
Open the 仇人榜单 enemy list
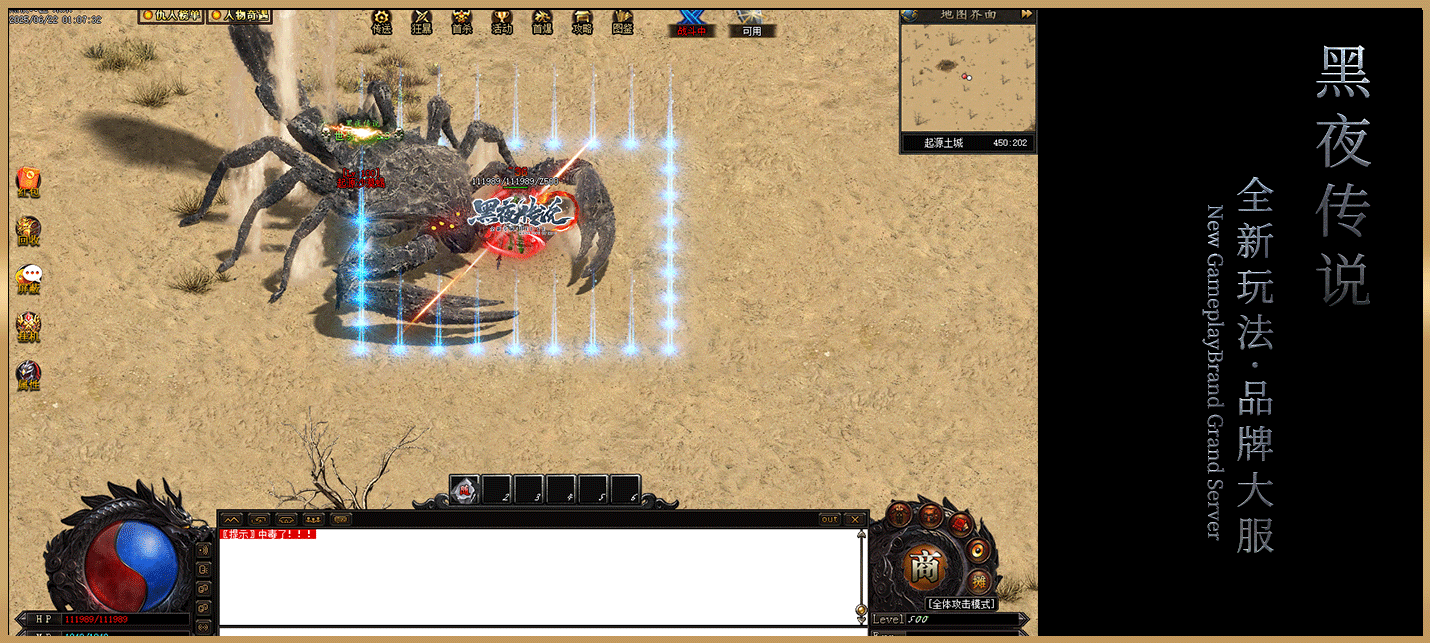coord(171,16)
